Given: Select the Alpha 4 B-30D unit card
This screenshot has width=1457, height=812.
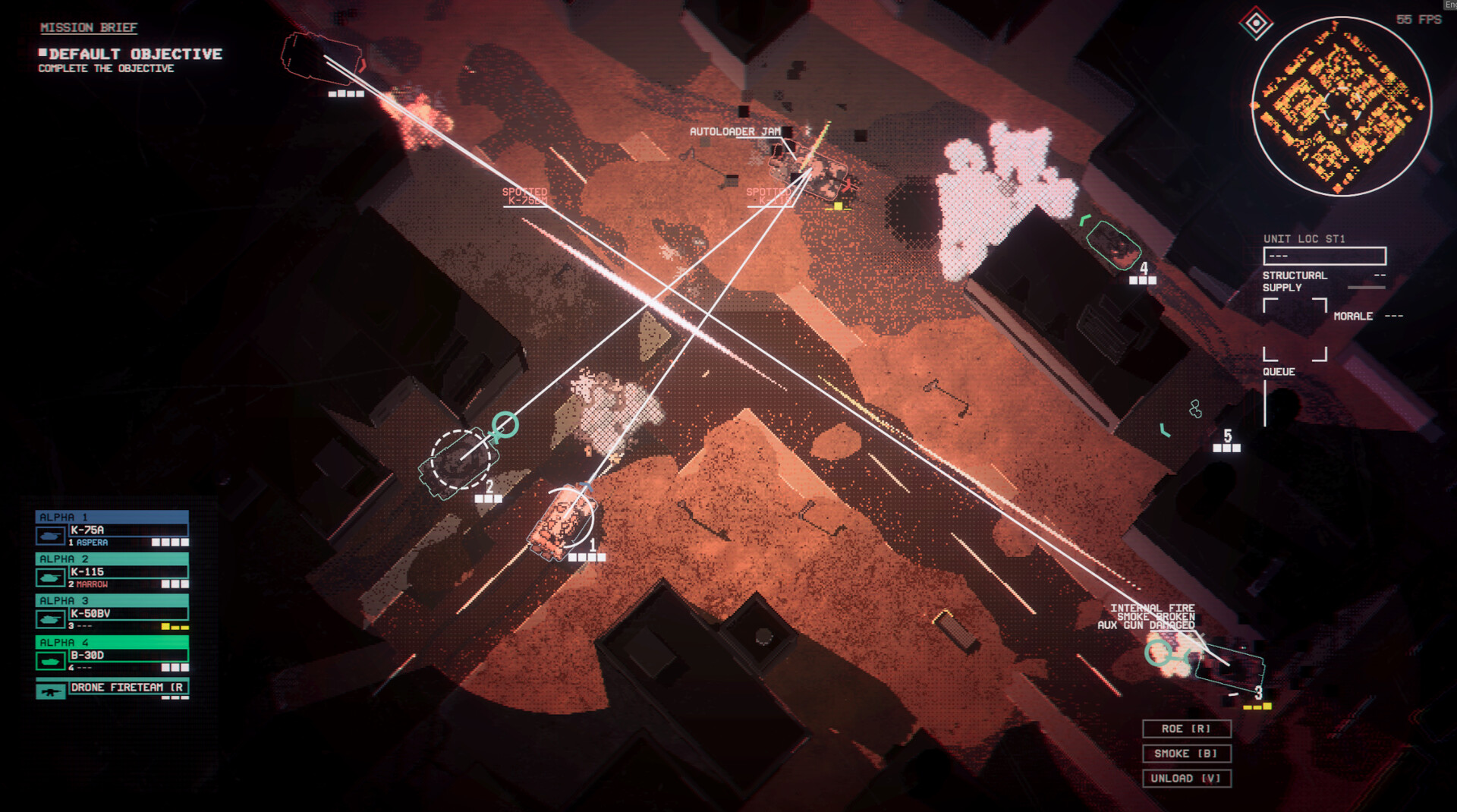Looking at the screenshot, I should pos(112,654).
